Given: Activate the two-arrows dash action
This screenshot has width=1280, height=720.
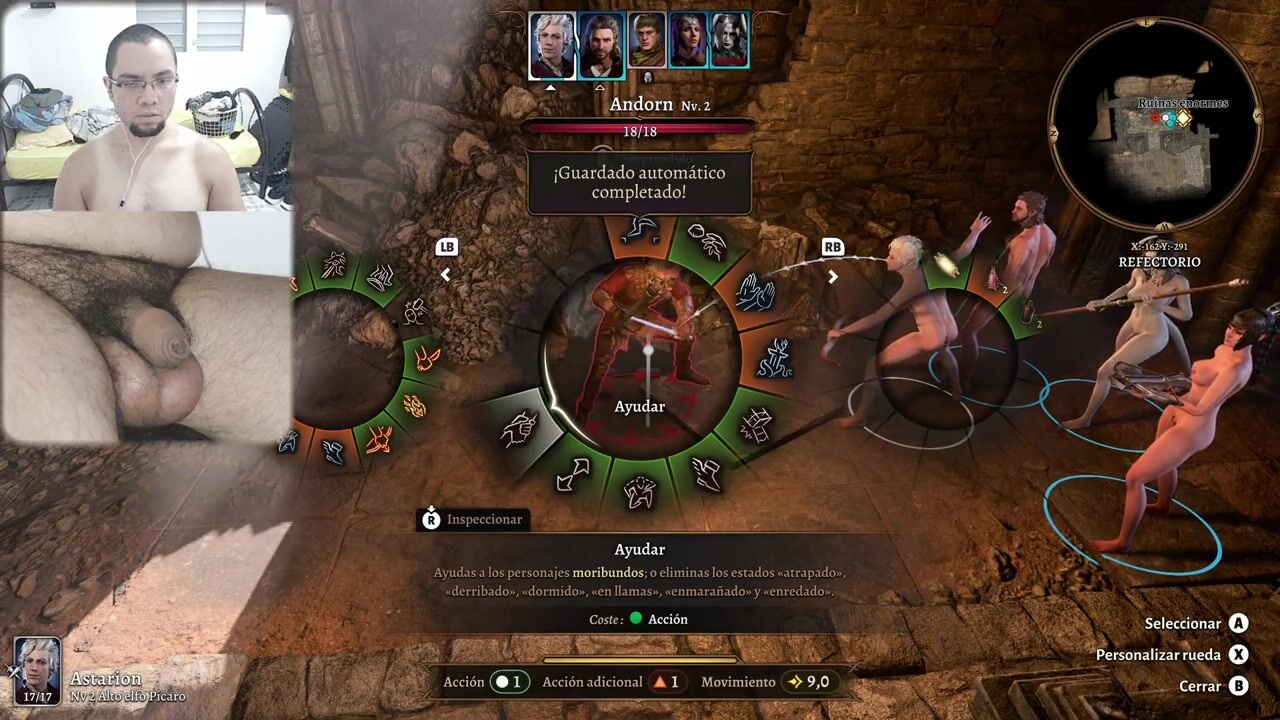Looking at the screenshot, I should (x=572, y=473).
